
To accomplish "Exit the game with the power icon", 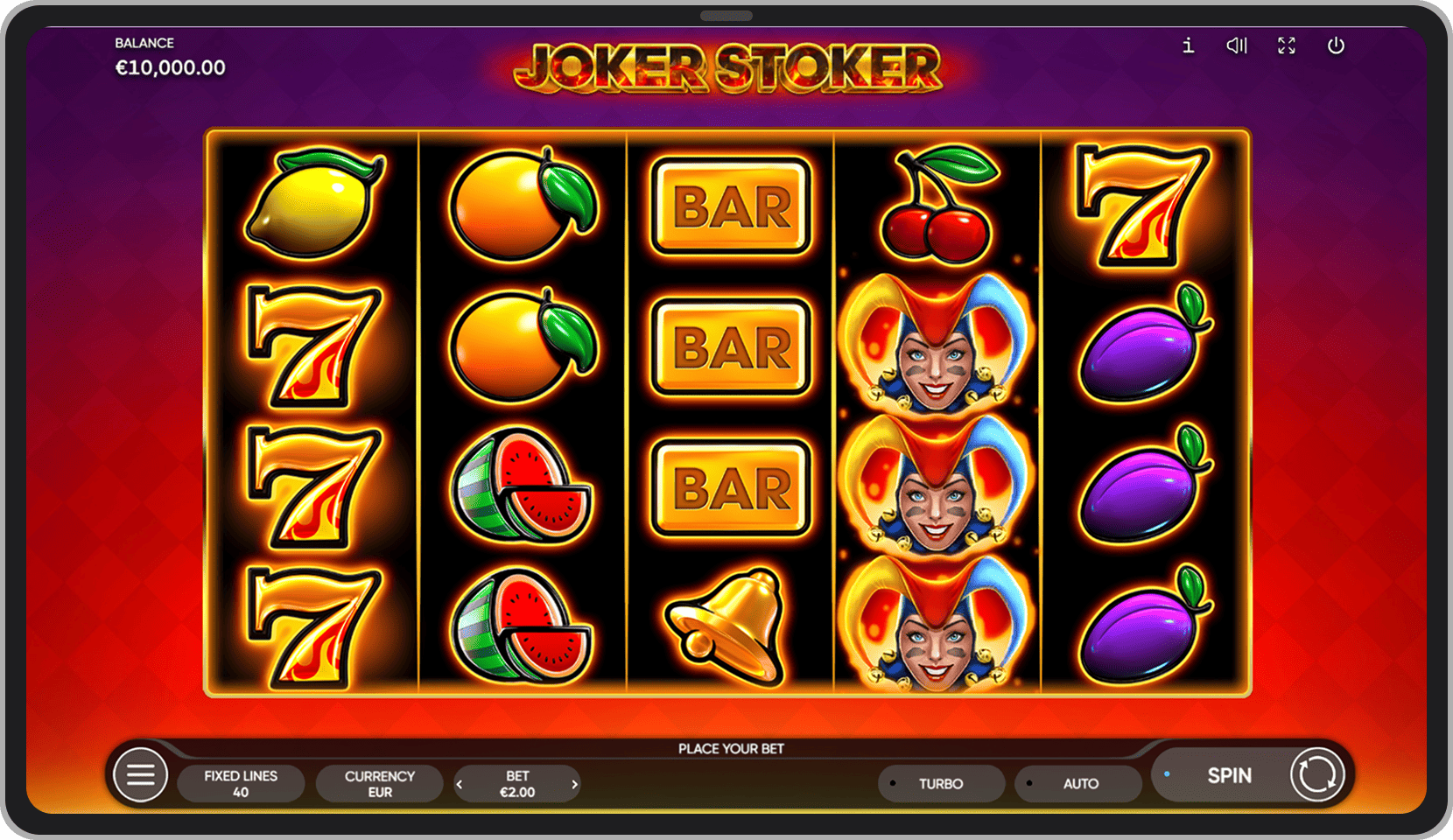I will tap(1336, 45).
